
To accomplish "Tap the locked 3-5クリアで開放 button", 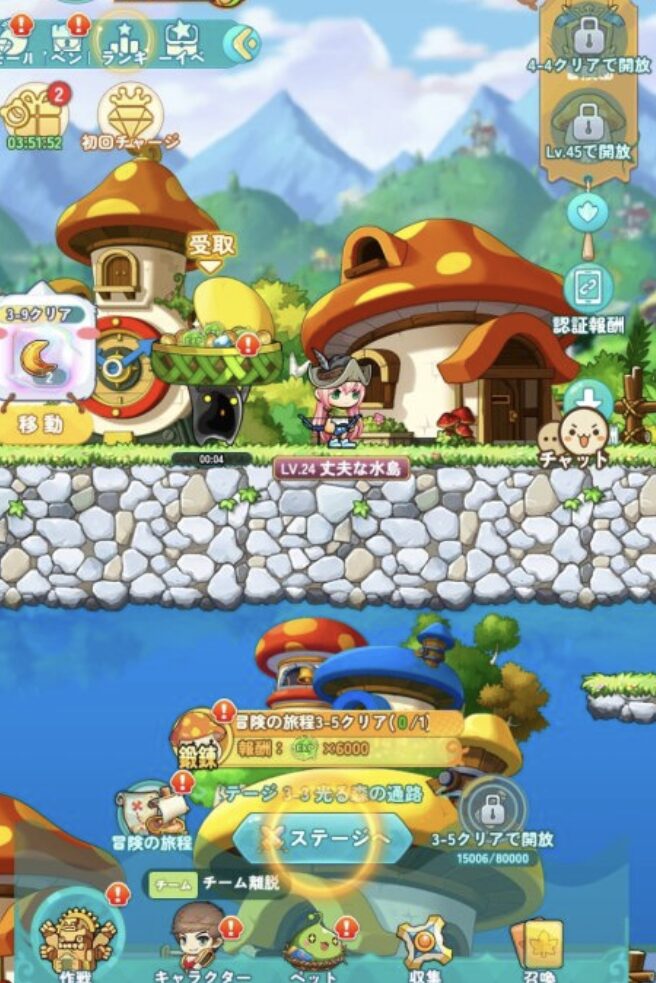I will [494, 808].
